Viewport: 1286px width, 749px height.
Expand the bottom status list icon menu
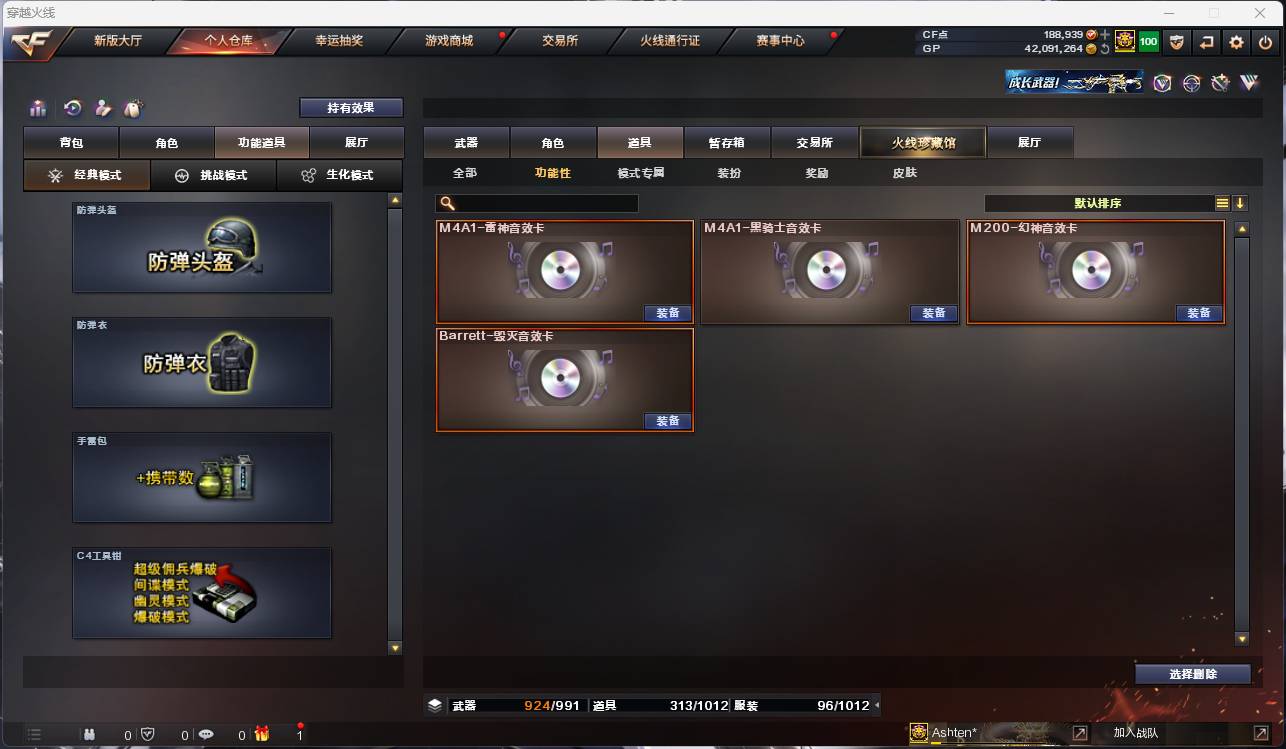click(x=33, y=733)
